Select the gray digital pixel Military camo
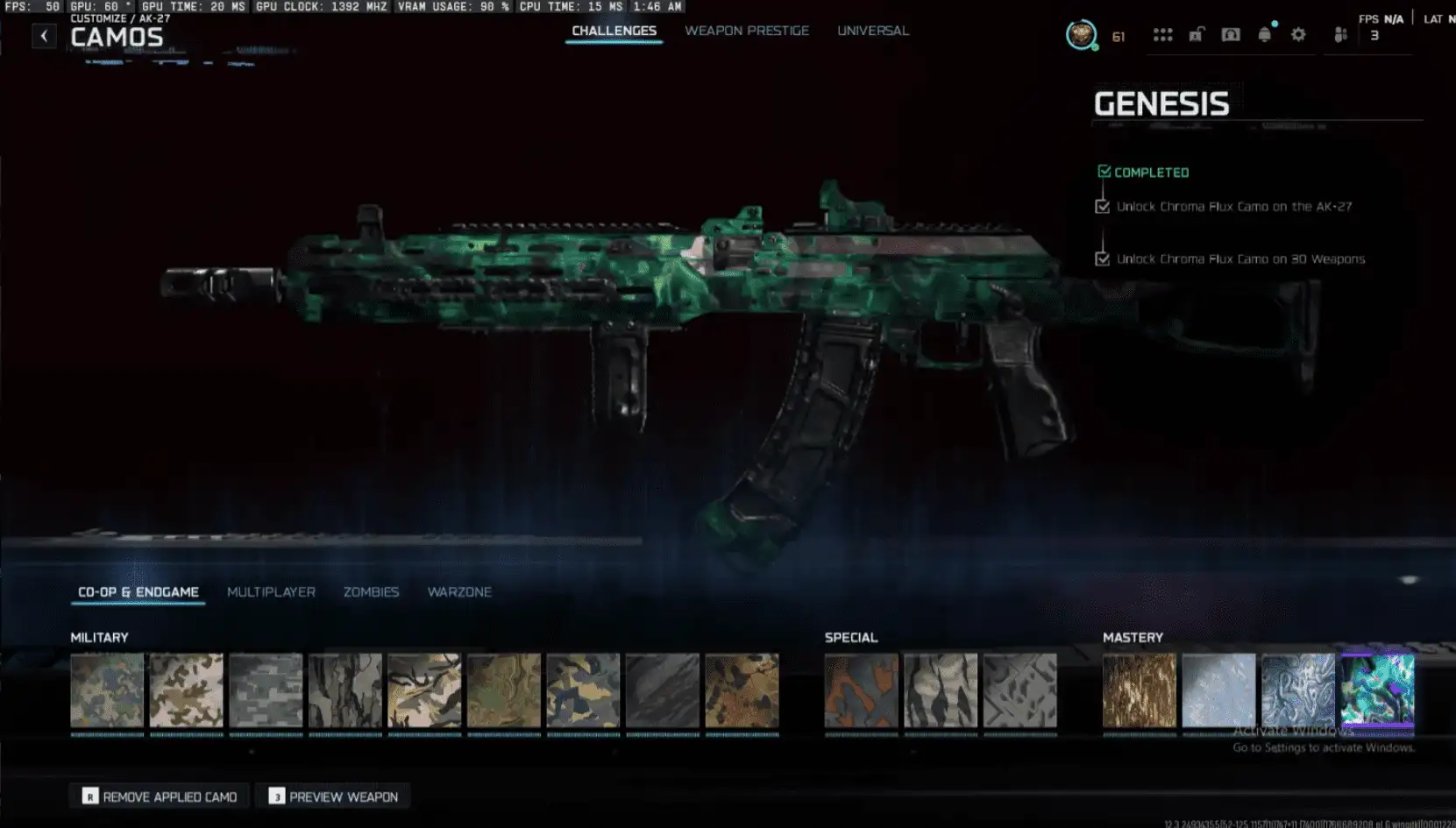Viewport: 1456px width, 828px height. click(x=266, y=690)
